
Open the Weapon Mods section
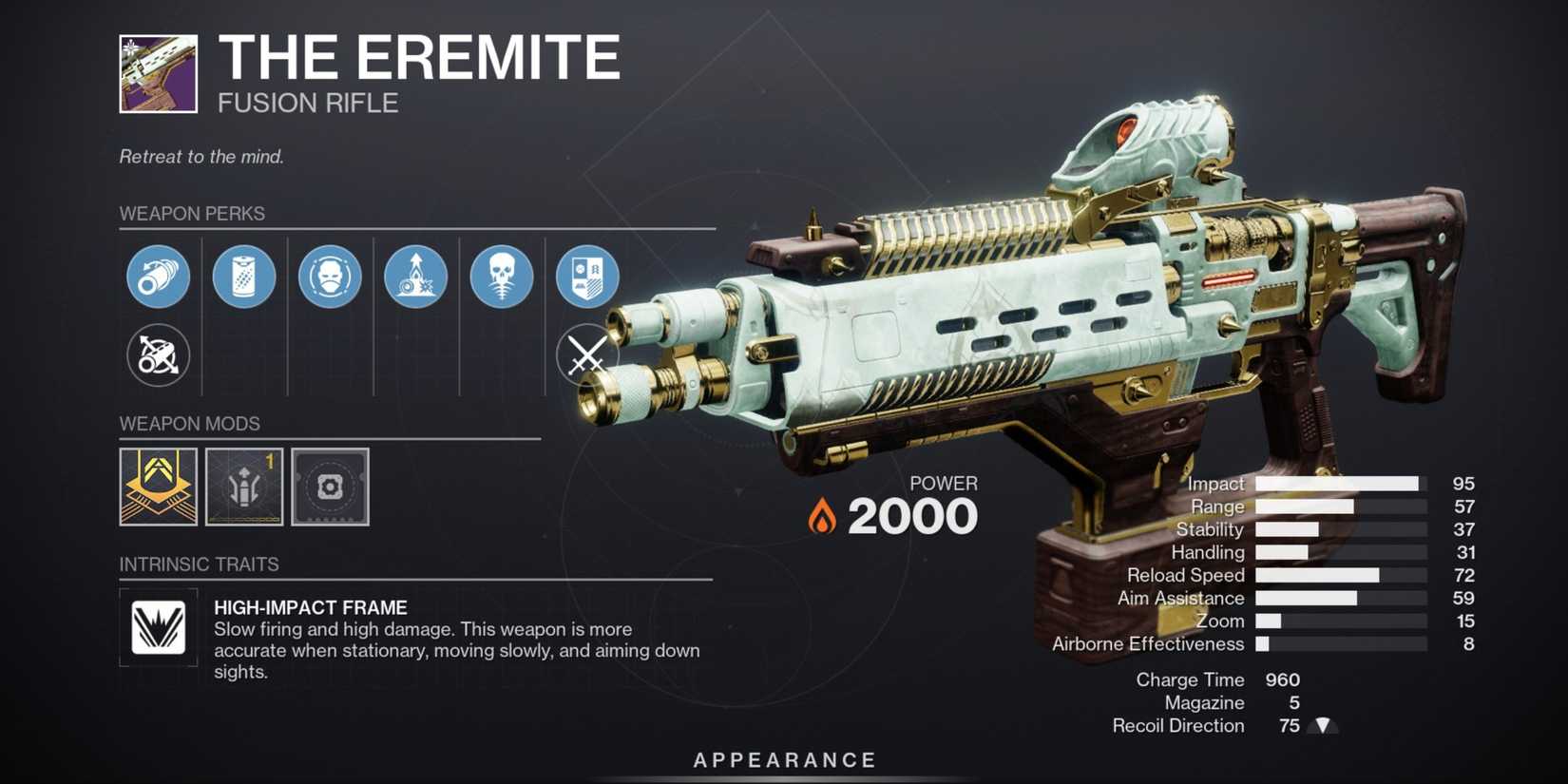pyautogui.click(x=190, y=423)
